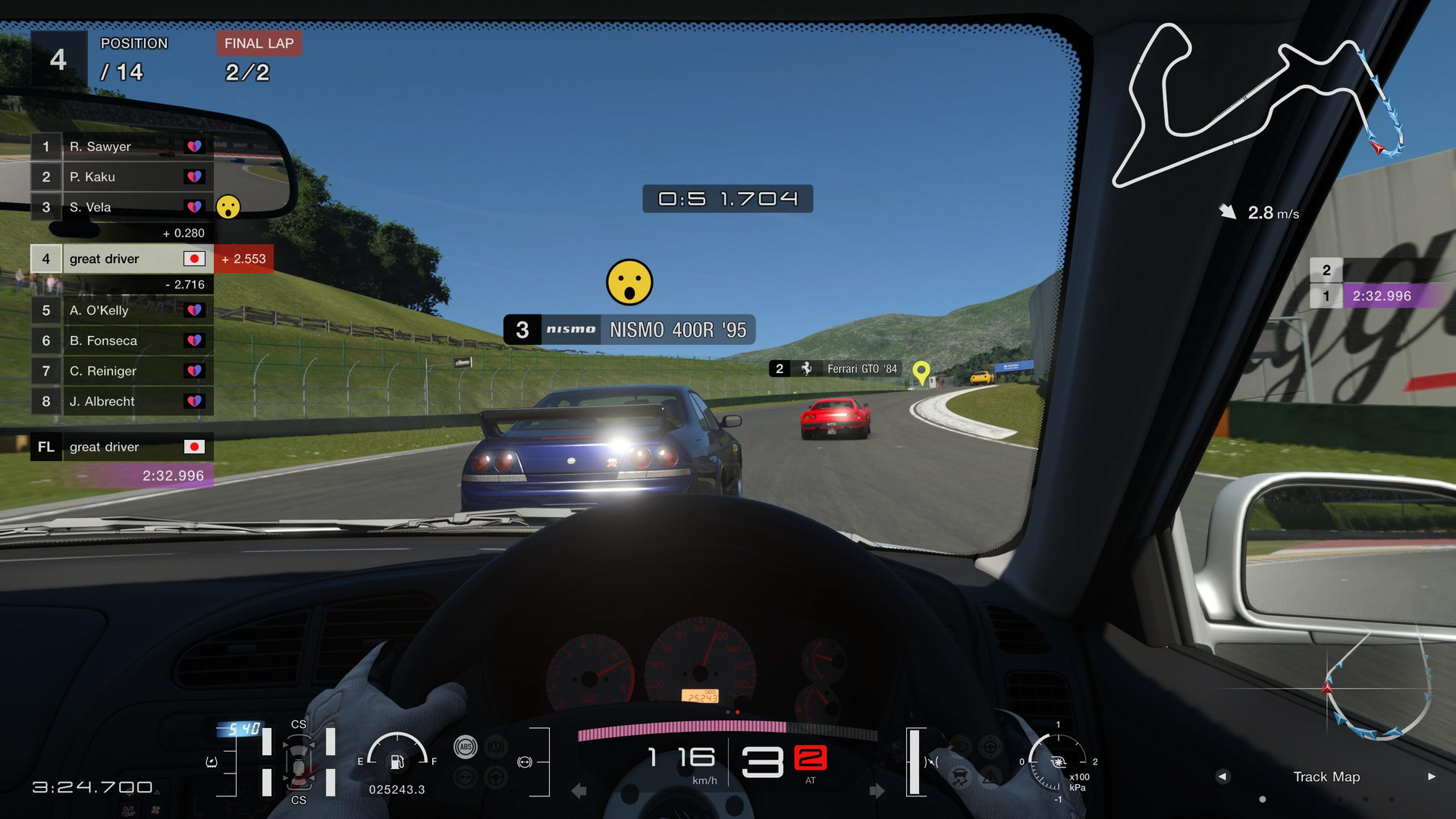Image resolution: width=1456 pixels, height=819 pixels.
Task: Select R. Sawyer in the standings list
Action: click(x=121, y=146)
